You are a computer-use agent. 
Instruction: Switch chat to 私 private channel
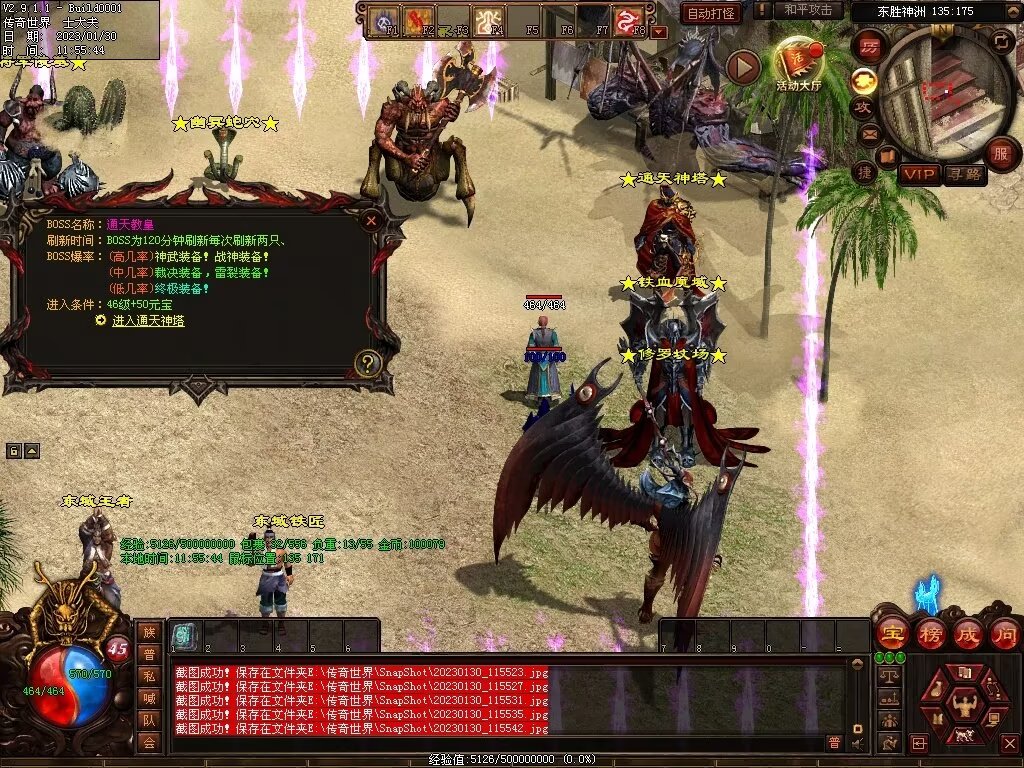[x=148, y=675]
